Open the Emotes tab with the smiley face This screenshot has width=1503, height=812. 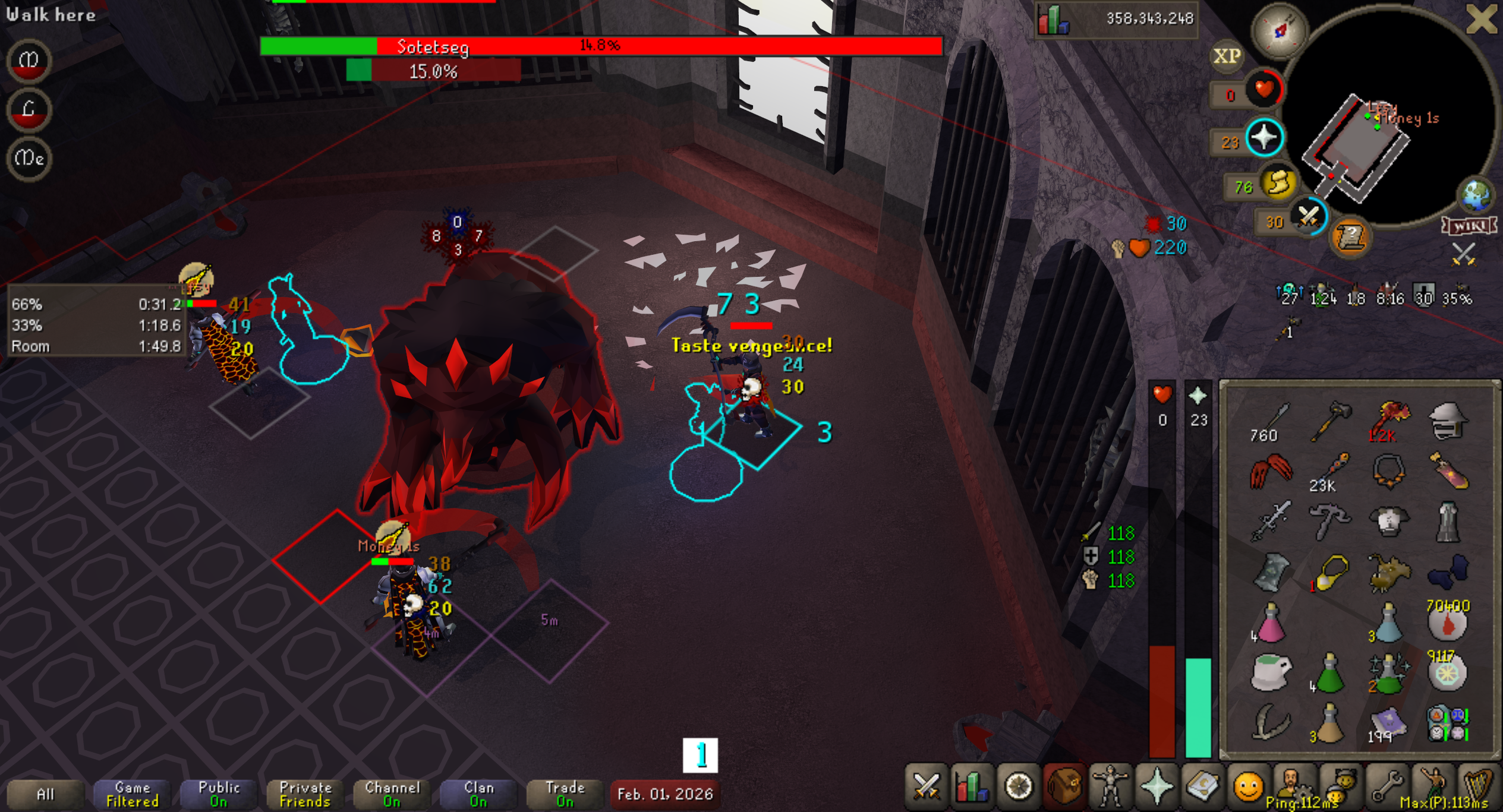1247,786
